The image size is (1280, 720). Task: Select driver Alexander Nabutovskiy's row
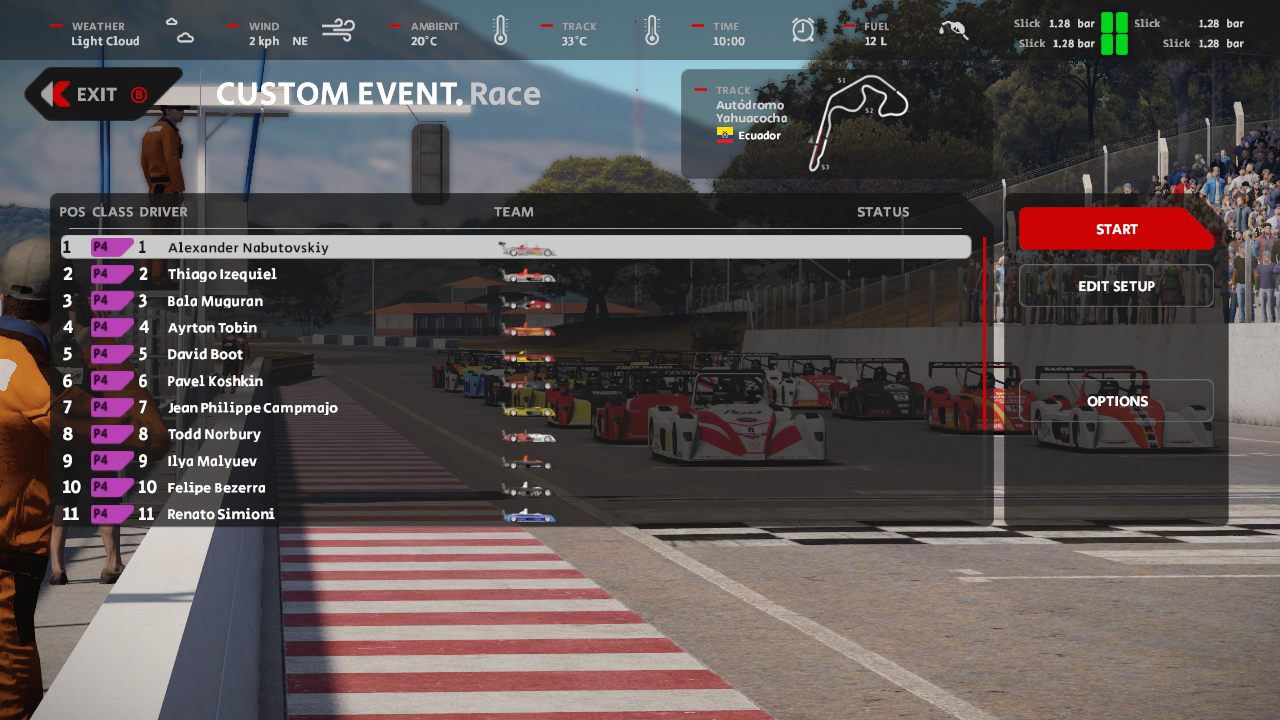coord(248,247)
